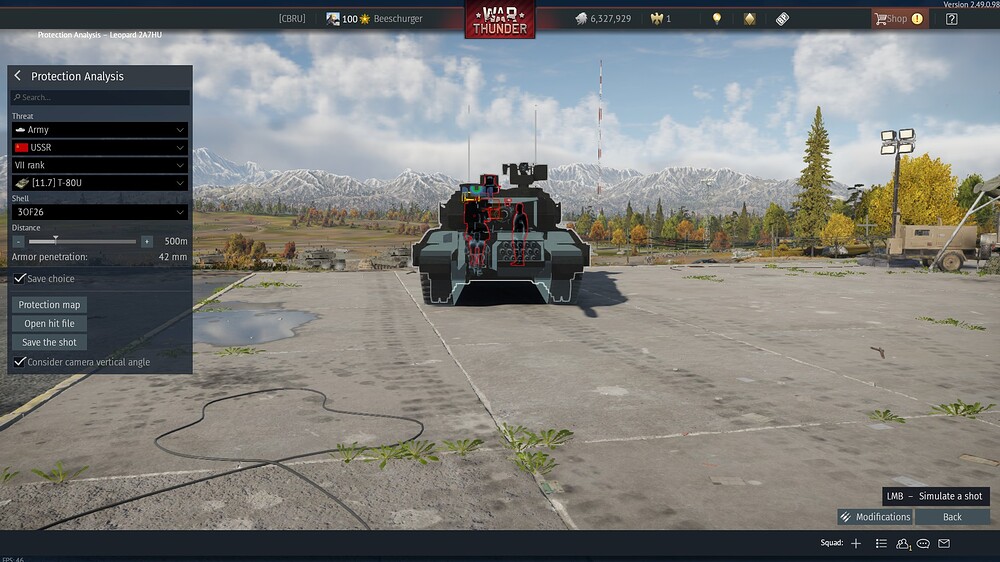1000x562 pixels.
Task: Open the mail envelope icon
Action: (944, 543)
